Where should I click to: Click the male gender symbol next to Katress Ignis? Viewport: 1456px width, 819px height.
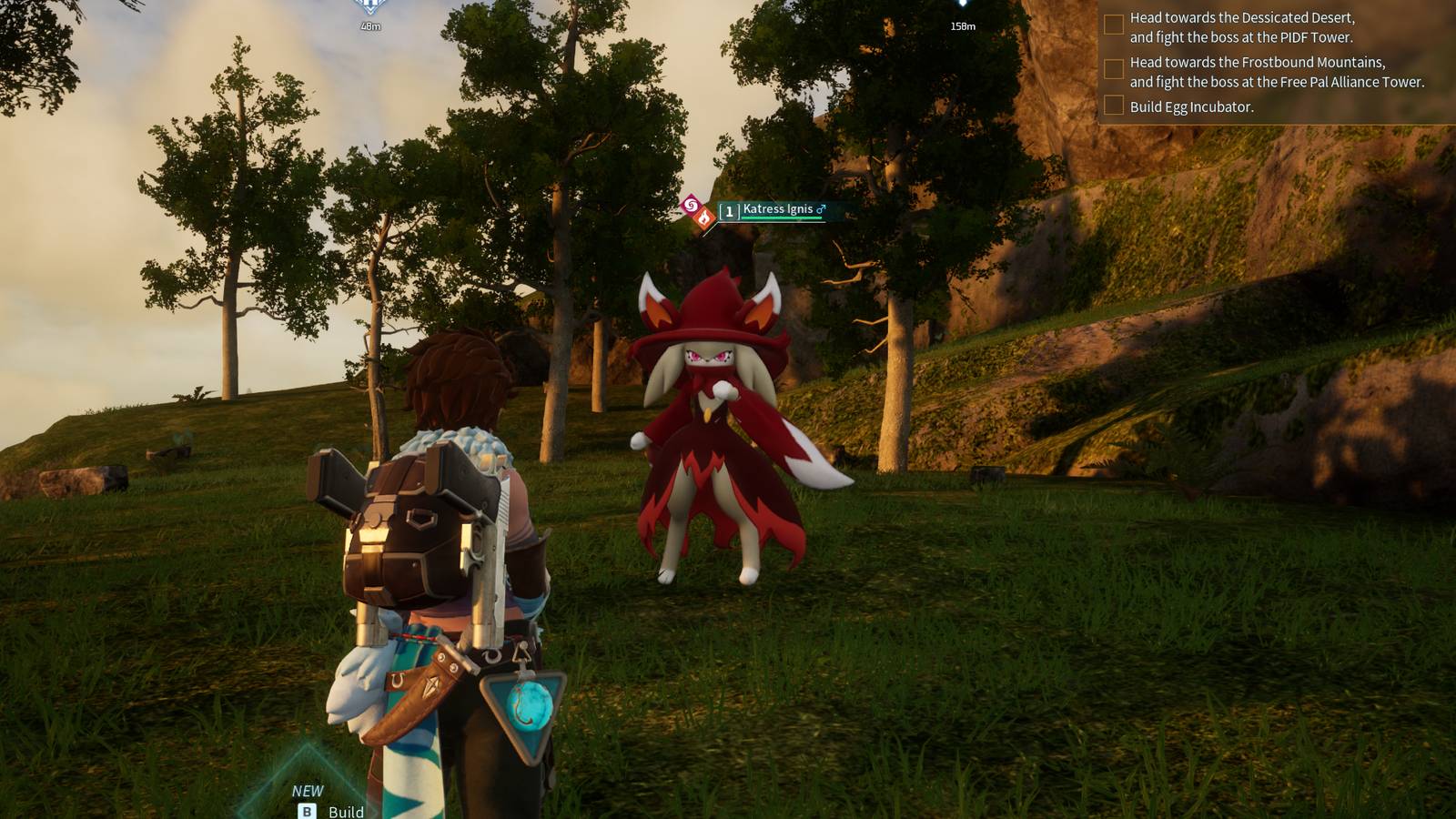point(818,207)
